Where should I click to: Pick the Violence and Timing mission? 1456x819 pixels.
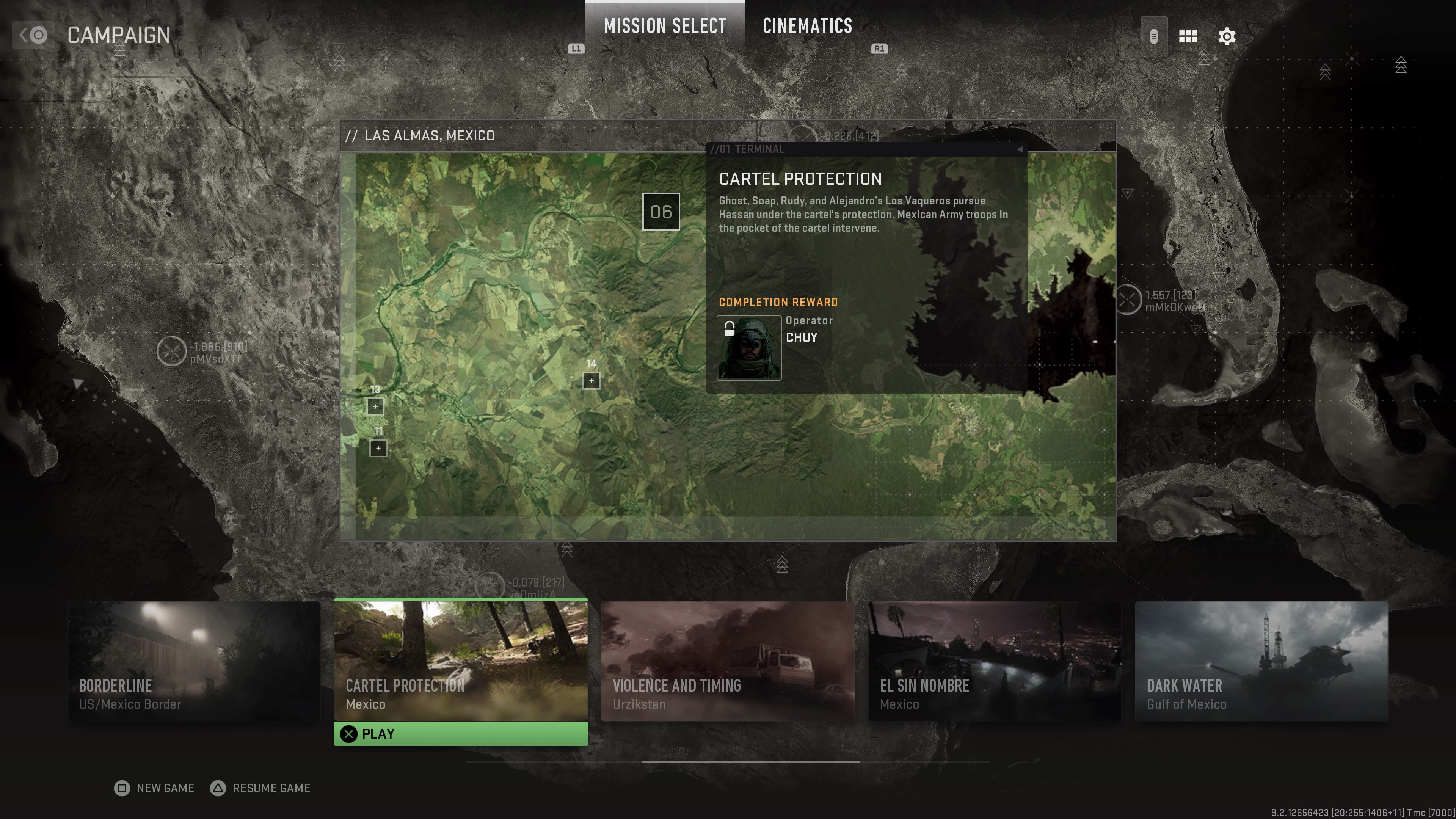point(728,660)
